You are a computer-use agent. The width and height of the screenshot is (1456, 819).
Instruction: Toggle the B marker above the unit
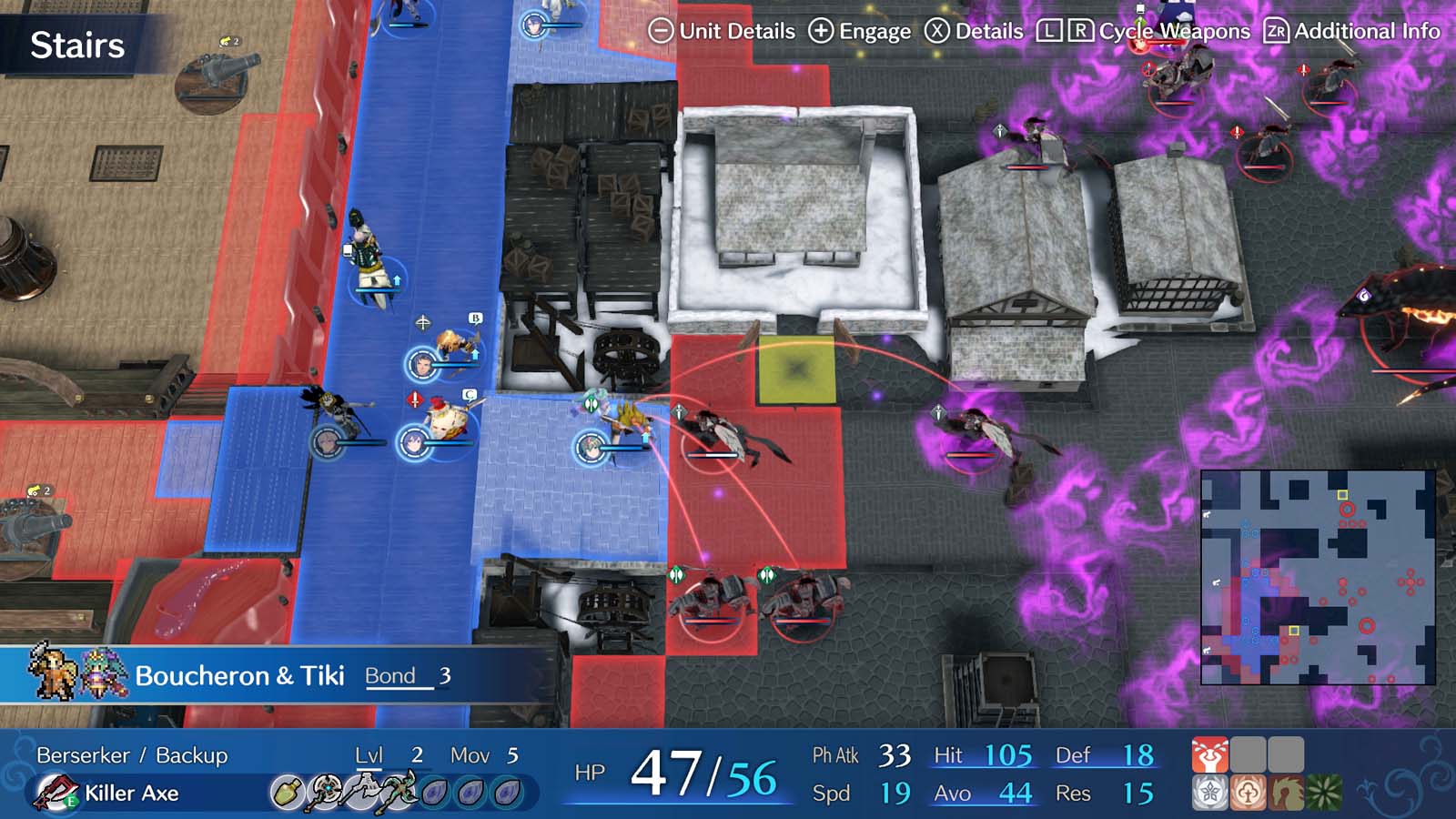point(476,318)
